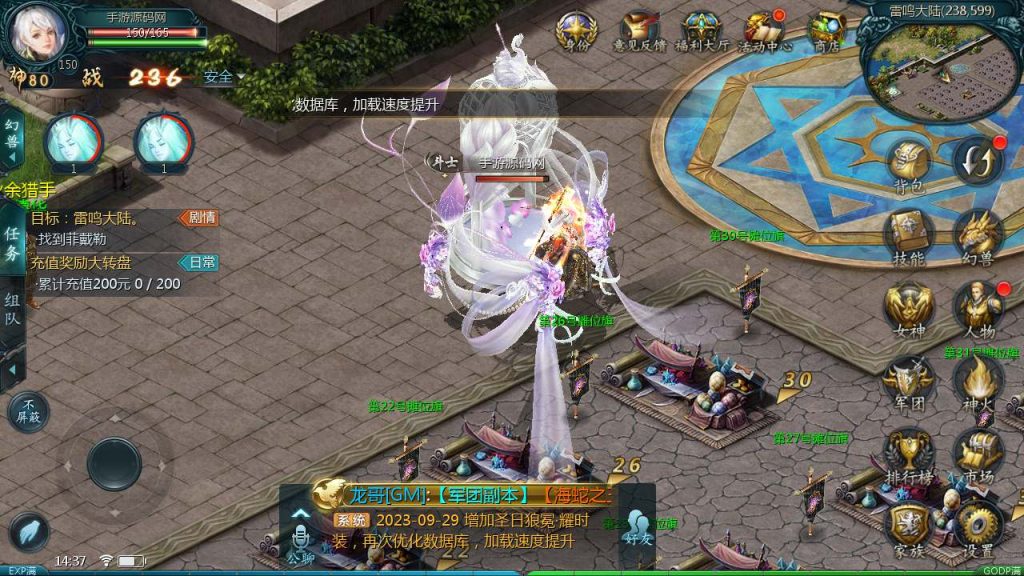Switch to the 组队 team tab
Image resolution: width=1024 pixels, height=576 pixels.
point(12,310)
